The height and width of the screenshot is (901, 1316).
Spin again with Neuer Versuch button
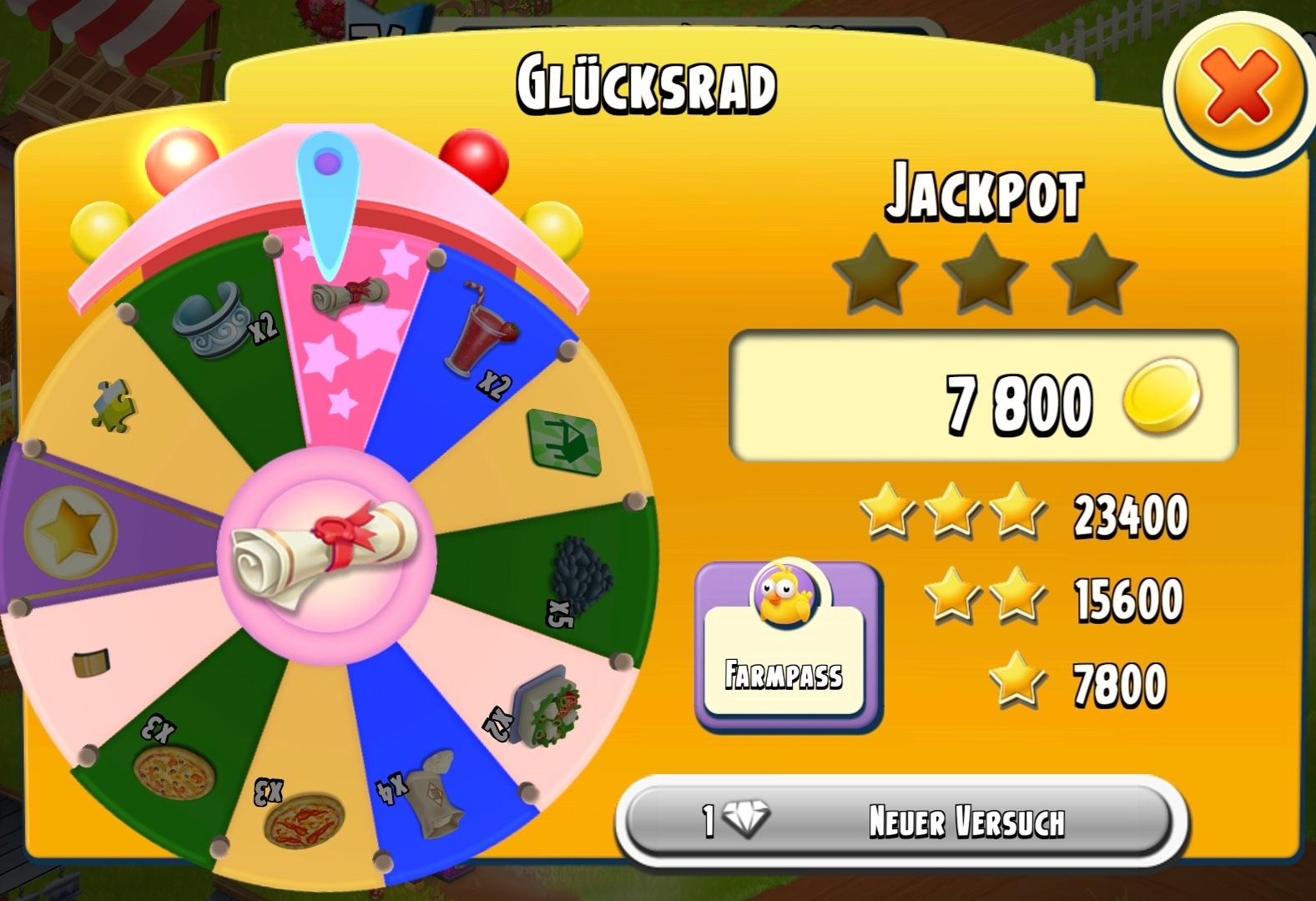point(900,822)
